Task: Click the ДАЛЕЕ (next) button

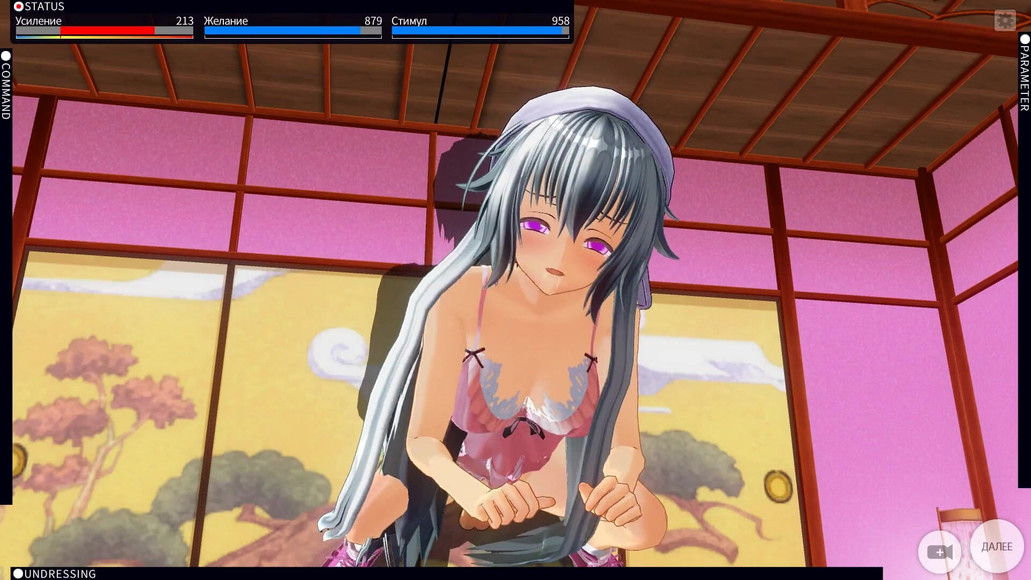Action: tap(996, 547)
